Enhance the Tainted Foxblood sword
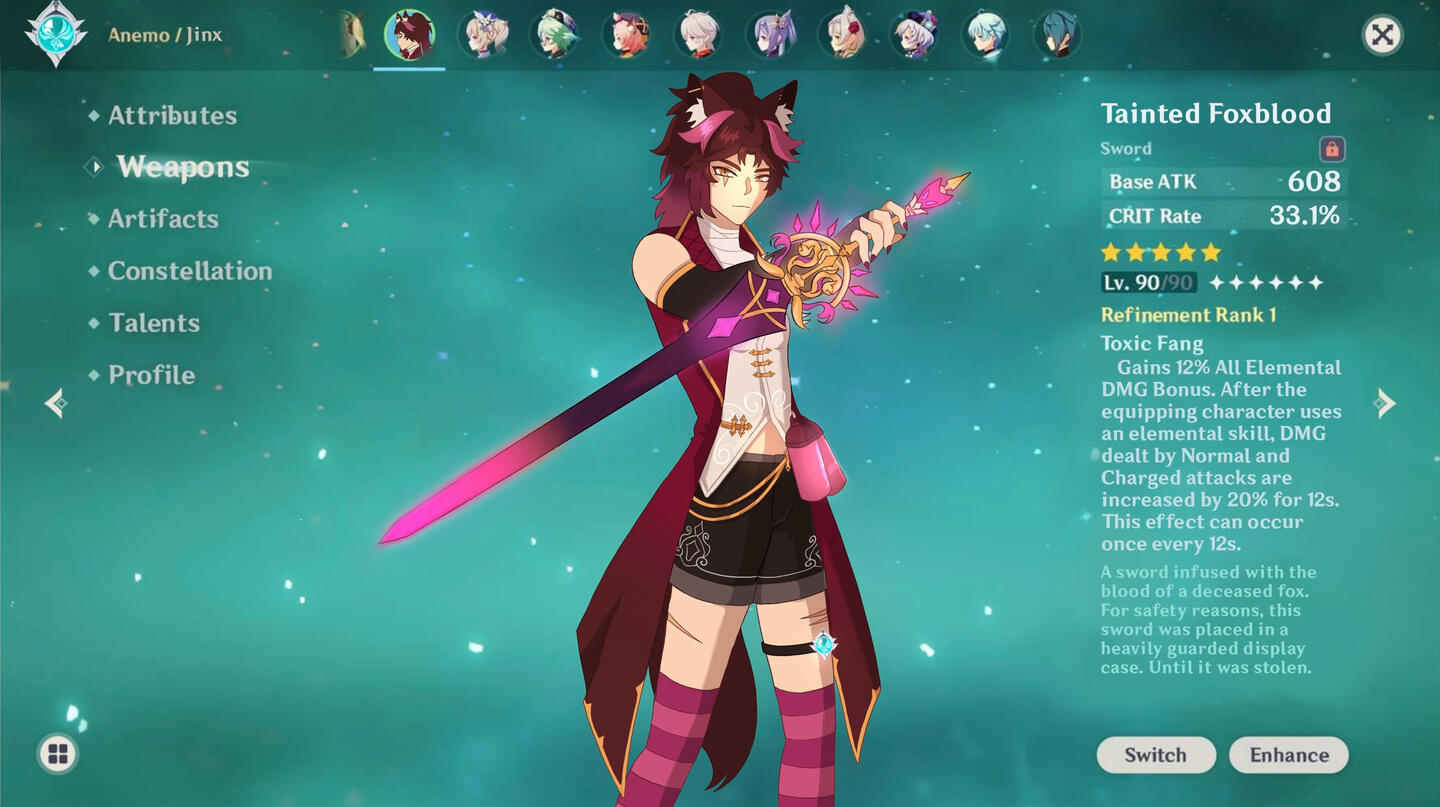This screenshot has width=1440, height=807. tap(1289, 755)
